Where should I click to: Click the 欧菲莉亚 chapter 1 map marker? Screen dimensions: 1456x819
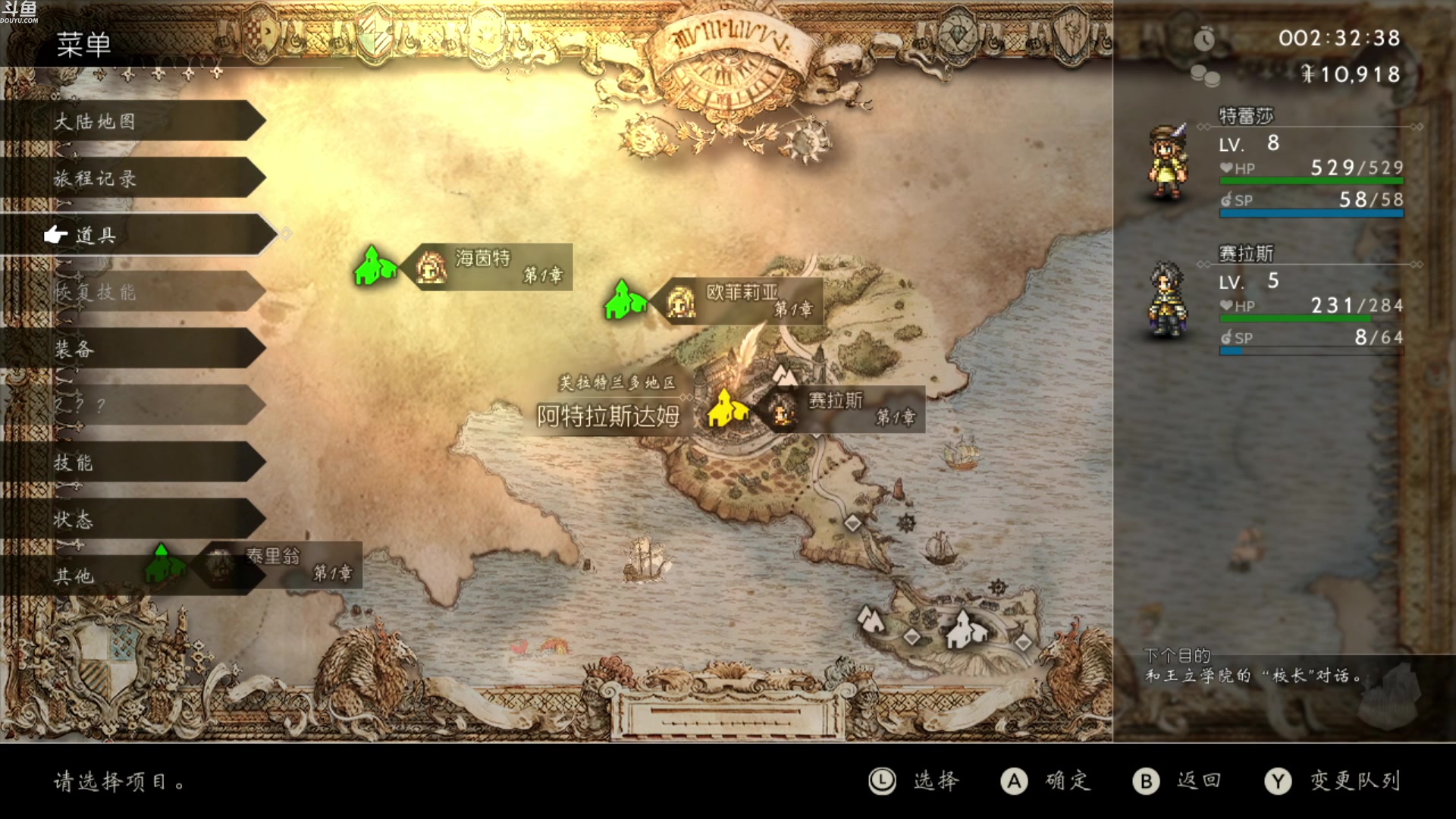pyautogui.click(x=742, y=301)
